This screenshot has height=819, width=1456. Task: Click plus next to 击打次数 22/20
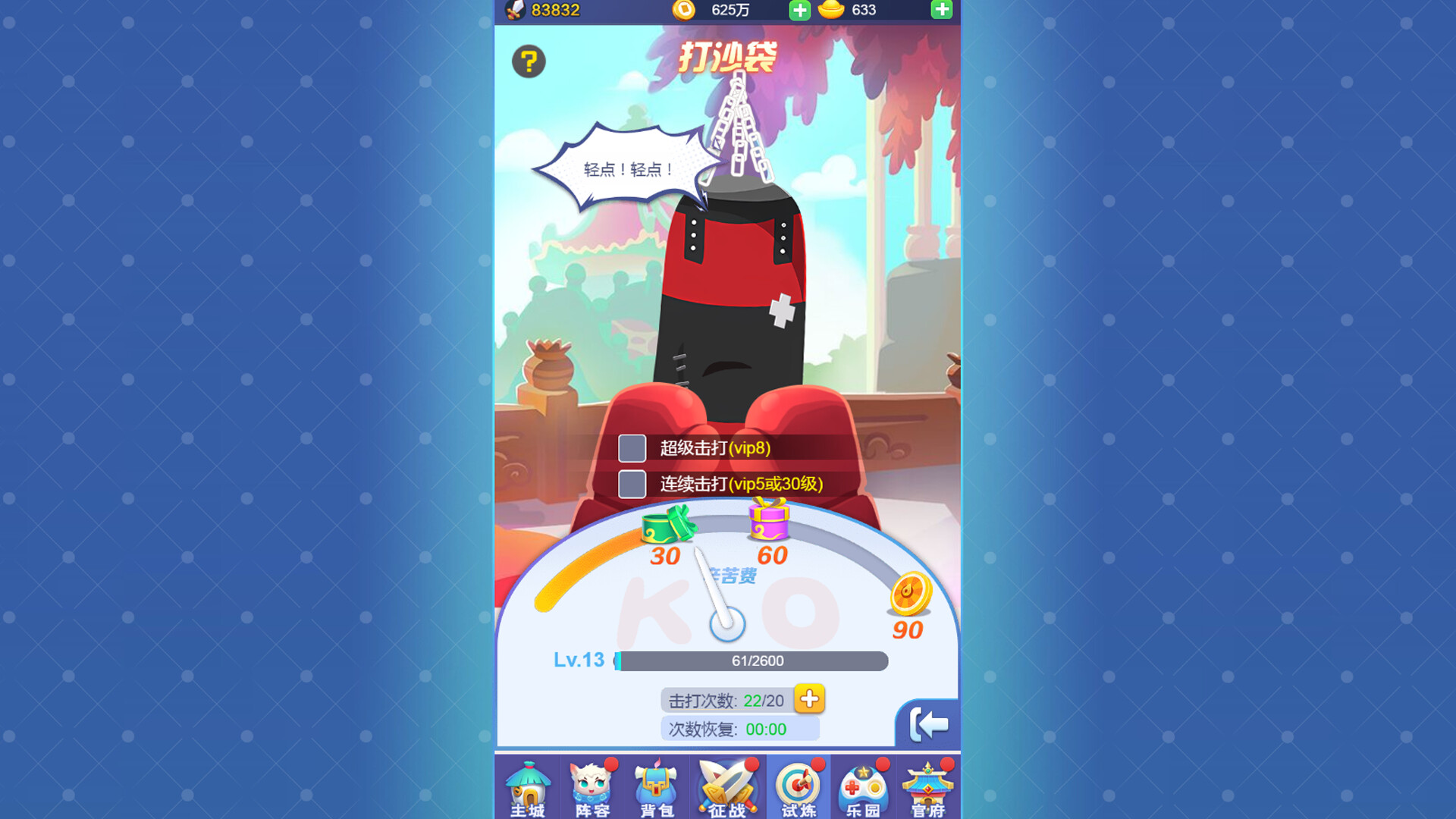coord(808,699)
